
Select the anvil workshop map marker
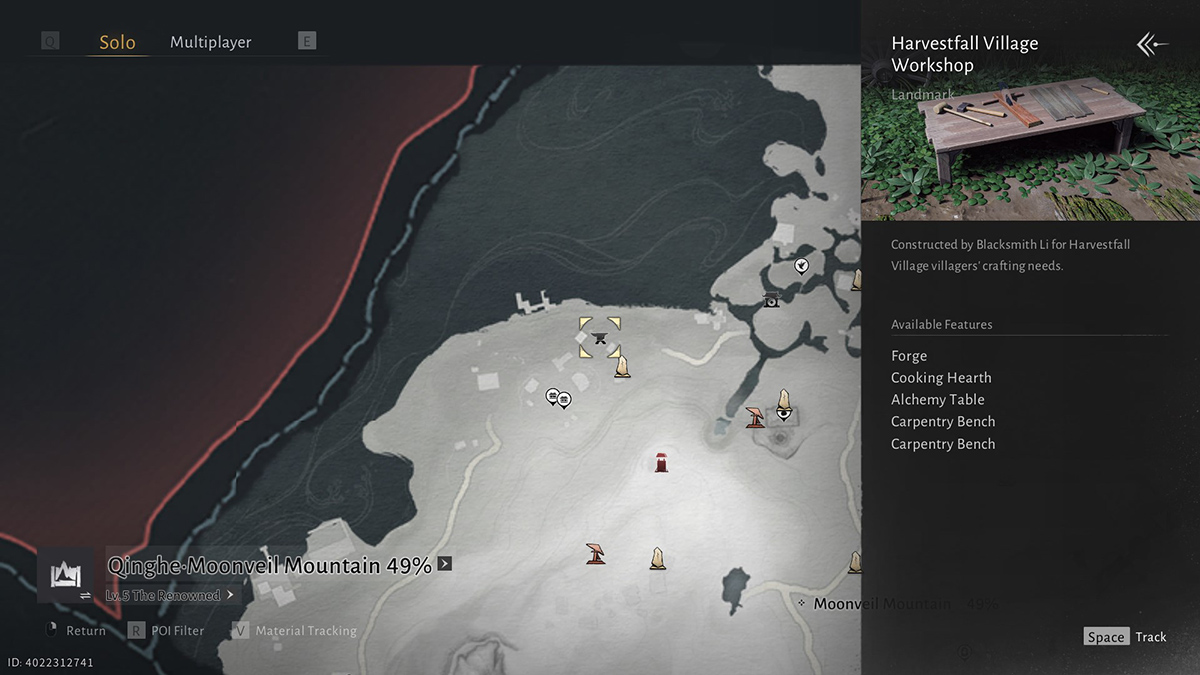click(x=600, y=337)
